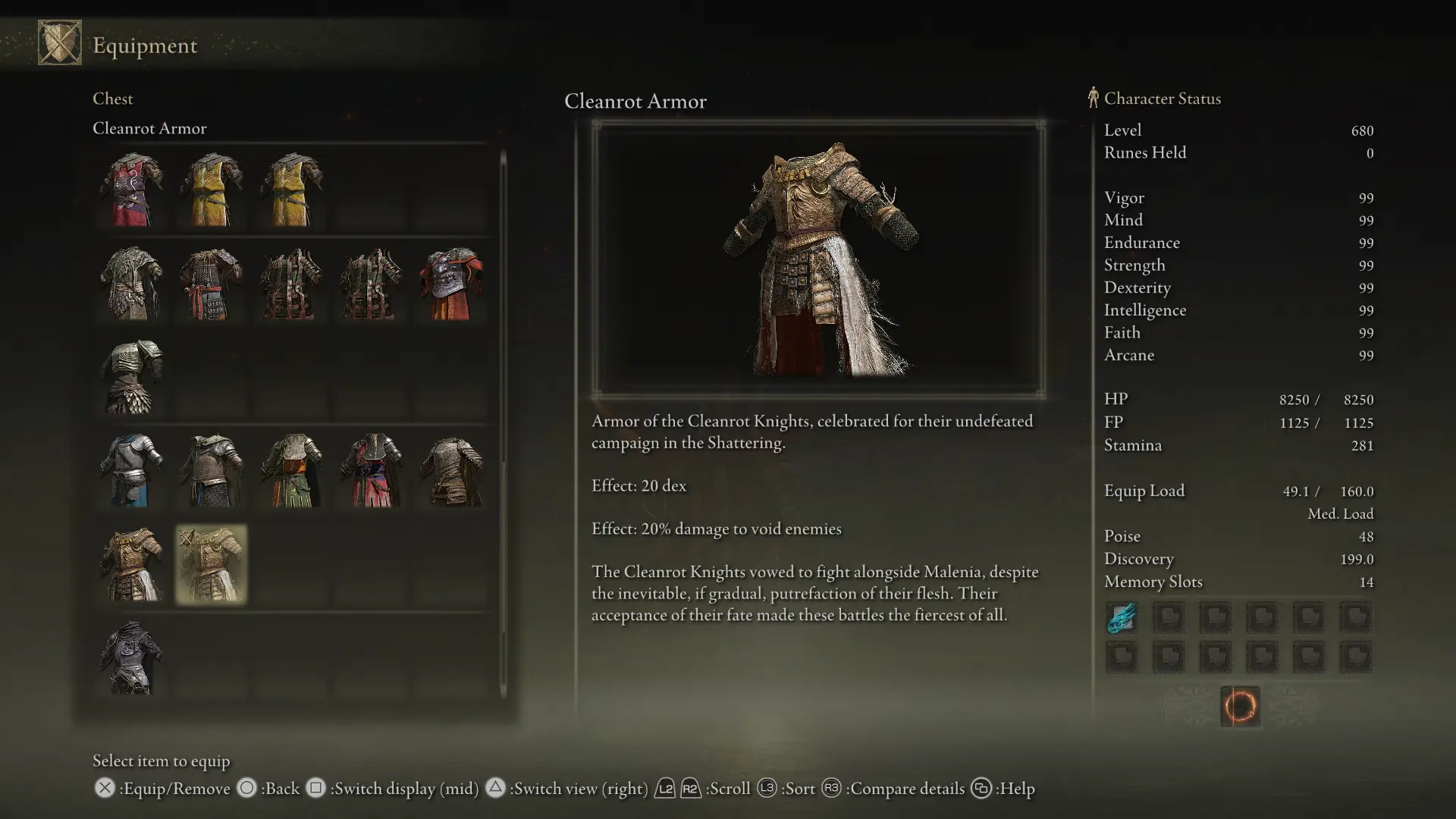Select the steel knight armor with blue cloth

pos(132,470)
